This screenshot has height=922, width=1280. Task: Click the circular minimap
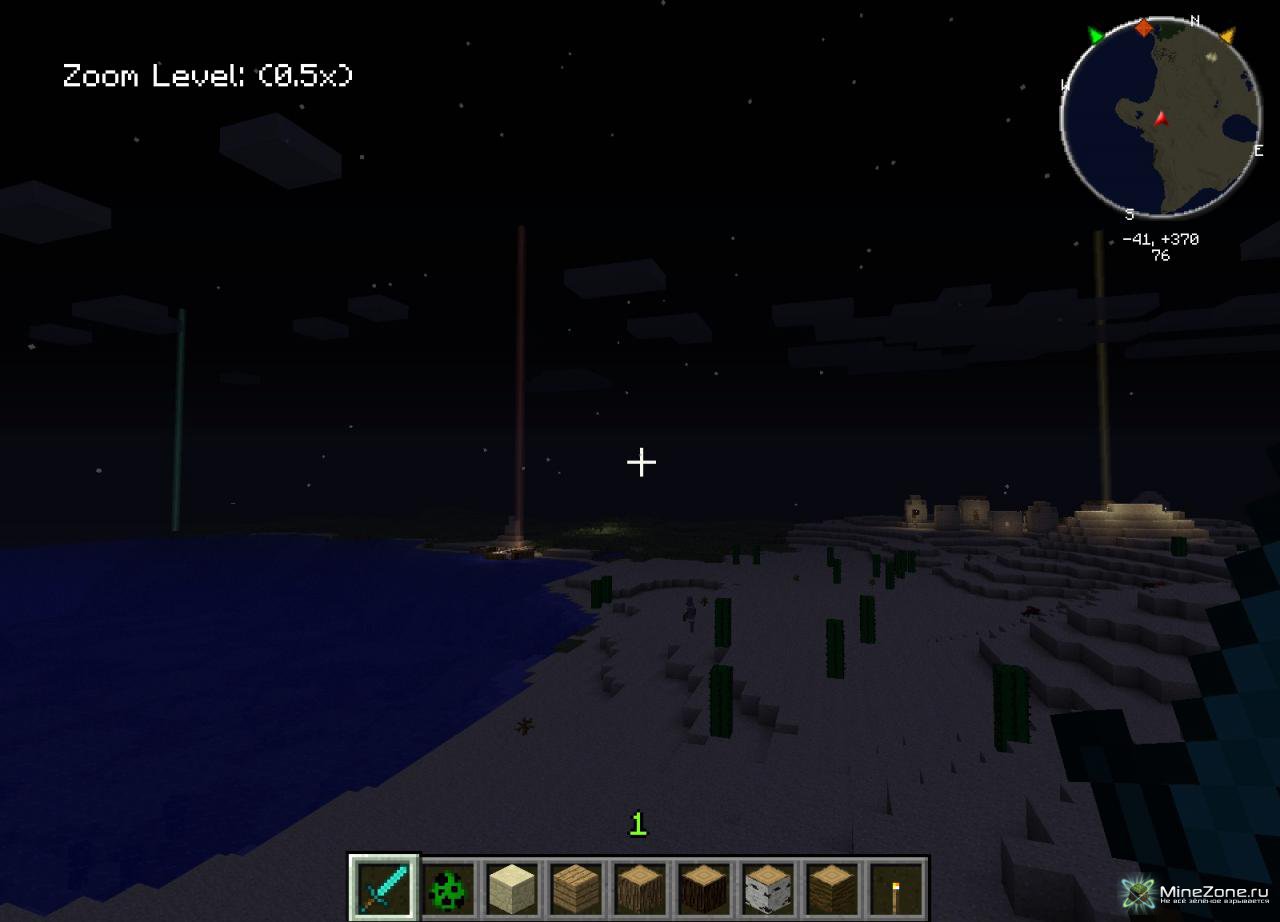(x=1160, y=117)
